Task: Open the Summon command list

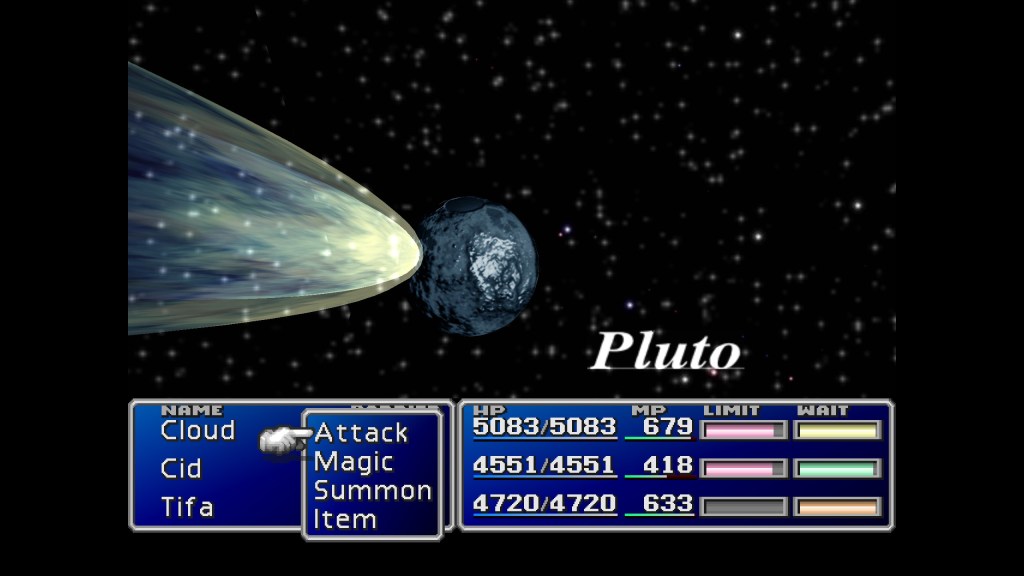Action: [x=372, y=491]
